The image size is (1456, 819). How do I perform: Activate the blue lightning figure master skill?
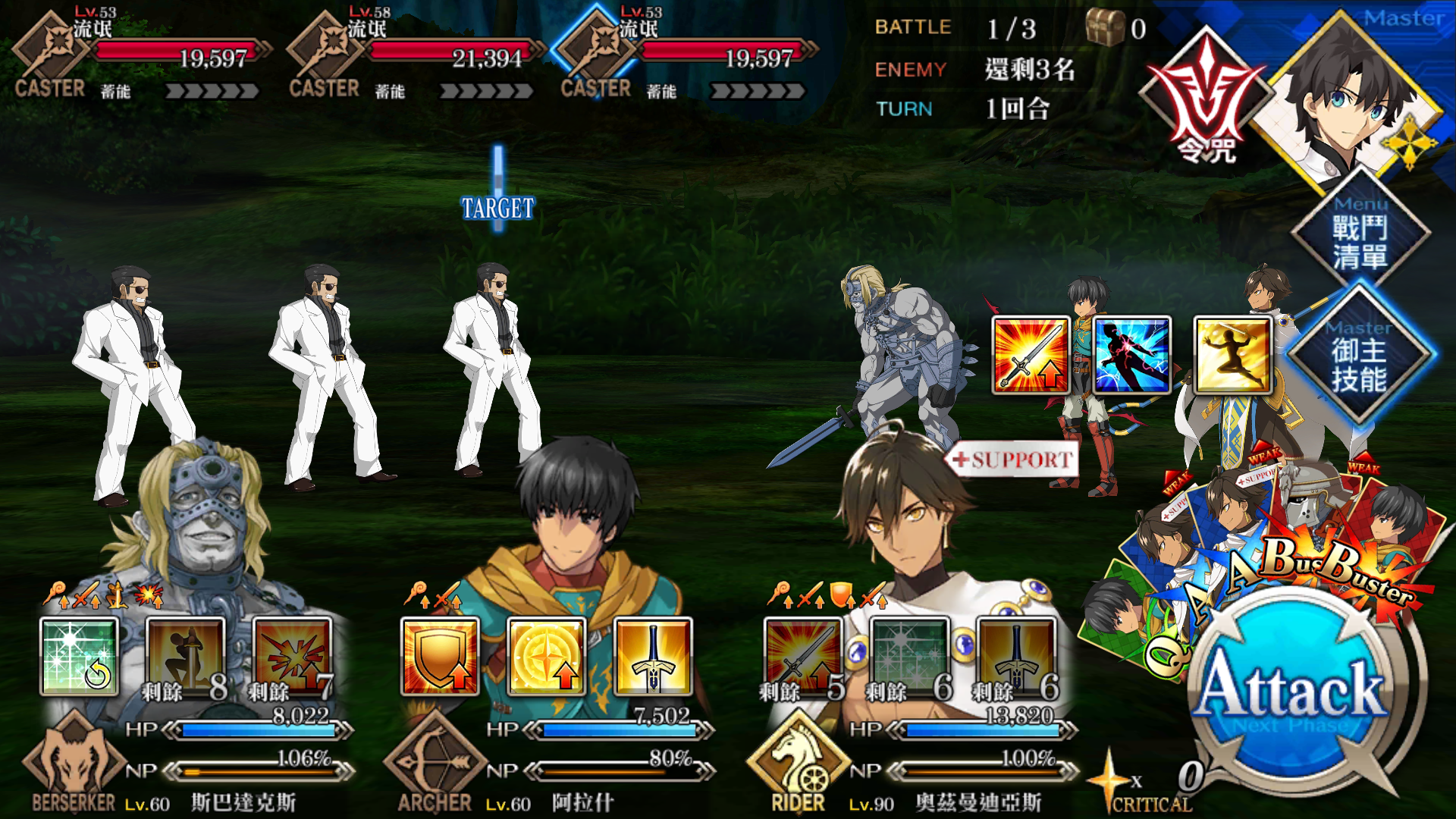[1132, 355]
